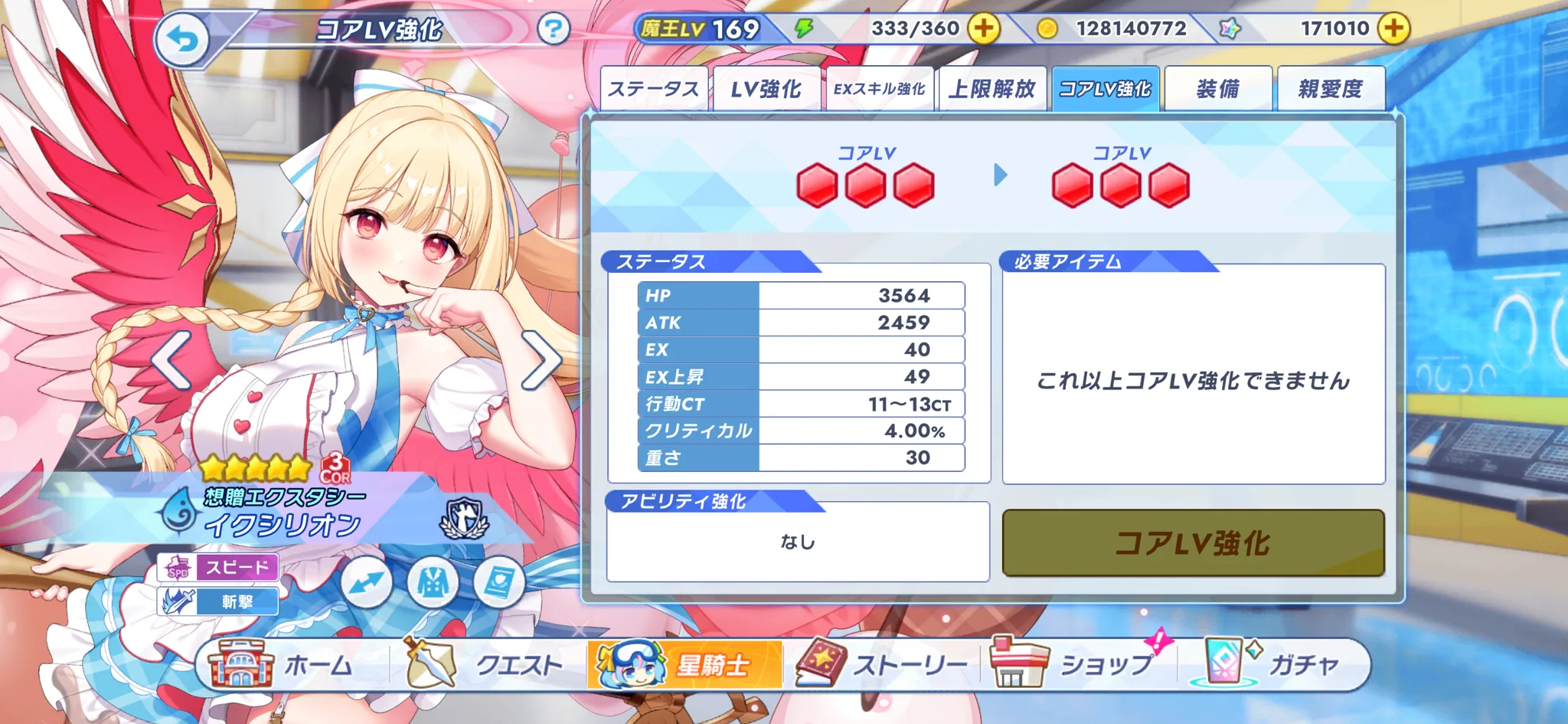
Task: Add stamina with the plus button
Action: tap(984, 29)
